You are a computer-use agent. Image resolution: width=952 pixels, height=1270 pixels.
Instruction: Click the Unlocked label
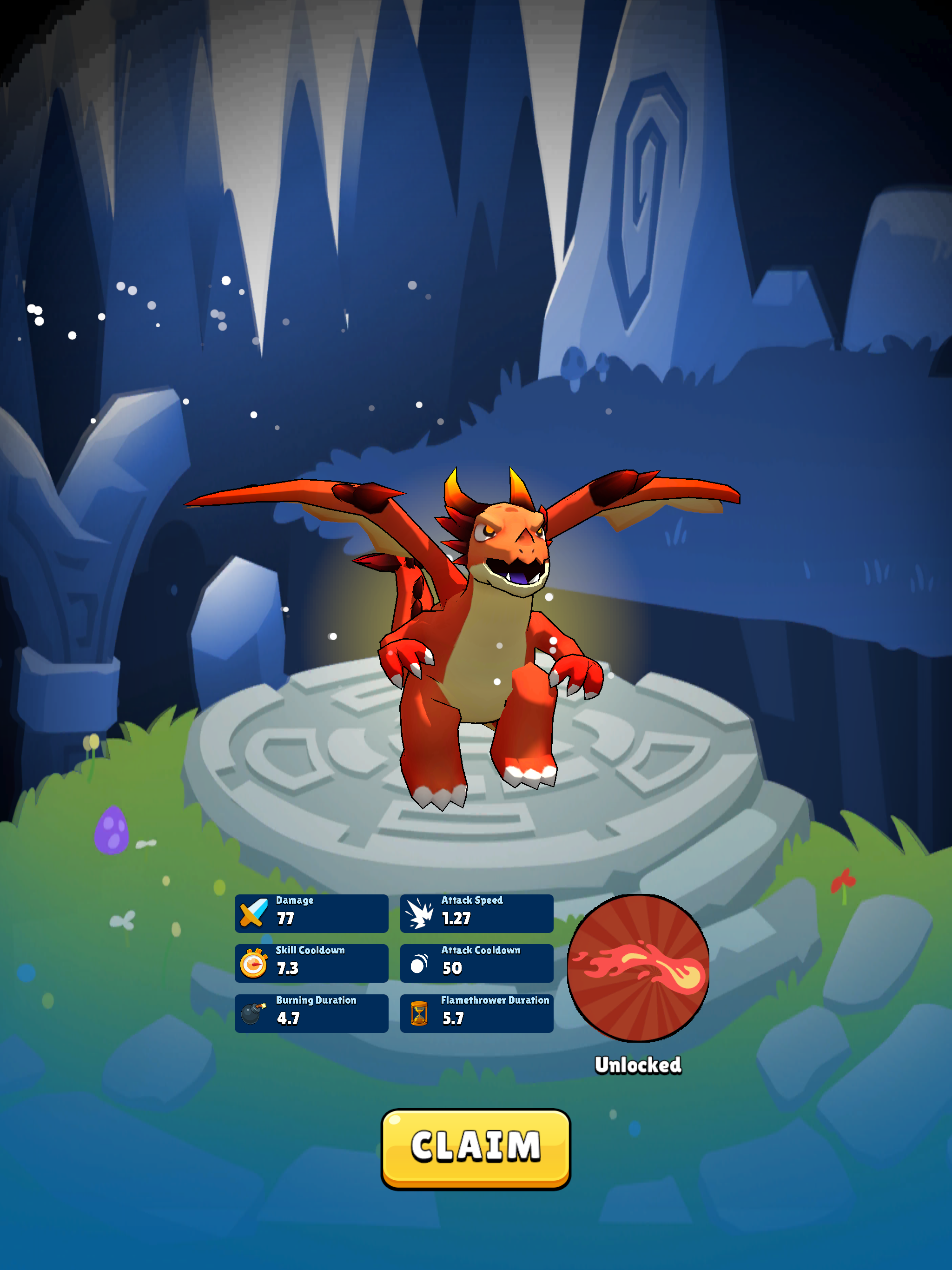tap(639, 1065)
